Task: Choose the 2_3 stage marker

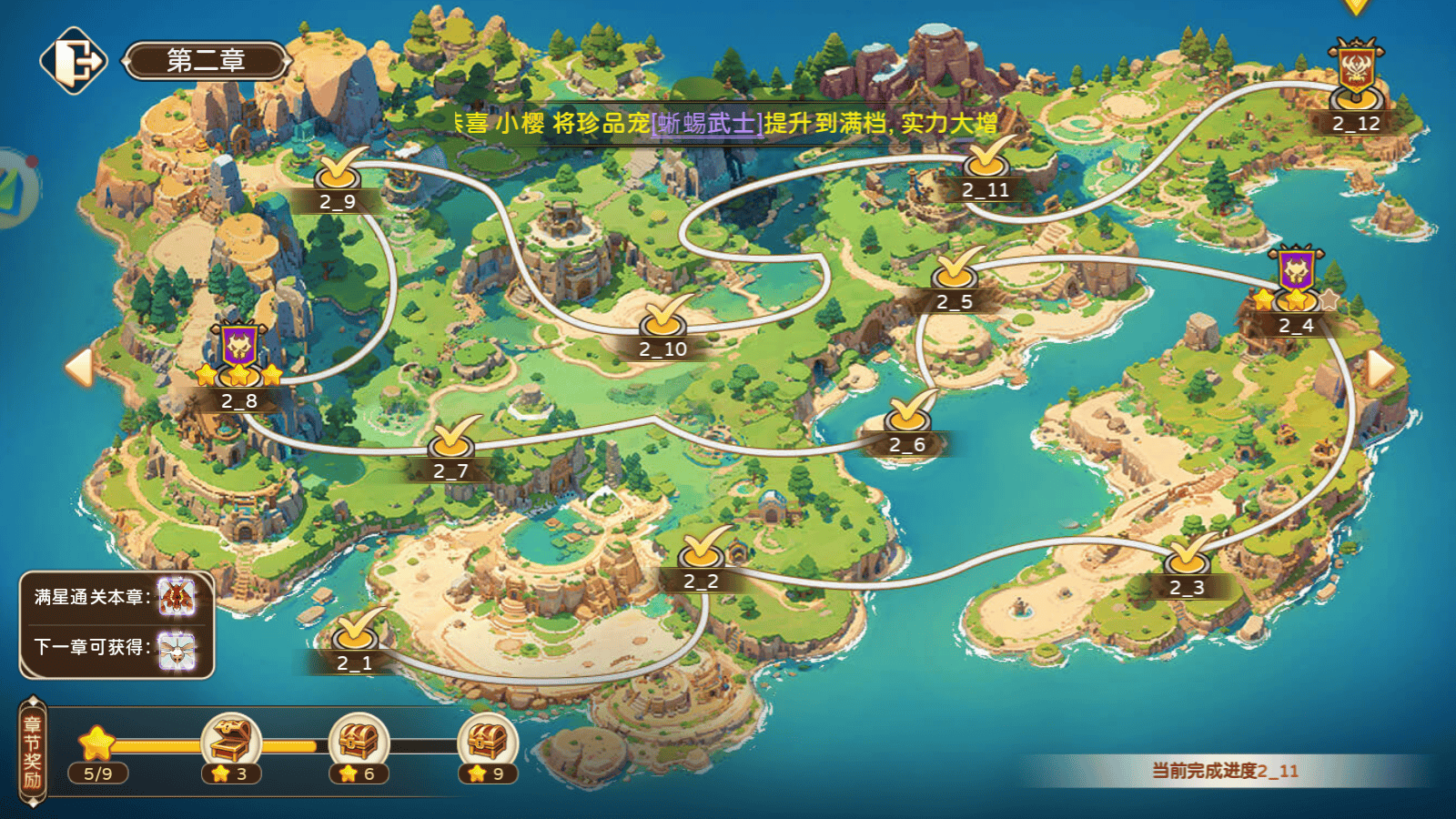Action: 1188,557
